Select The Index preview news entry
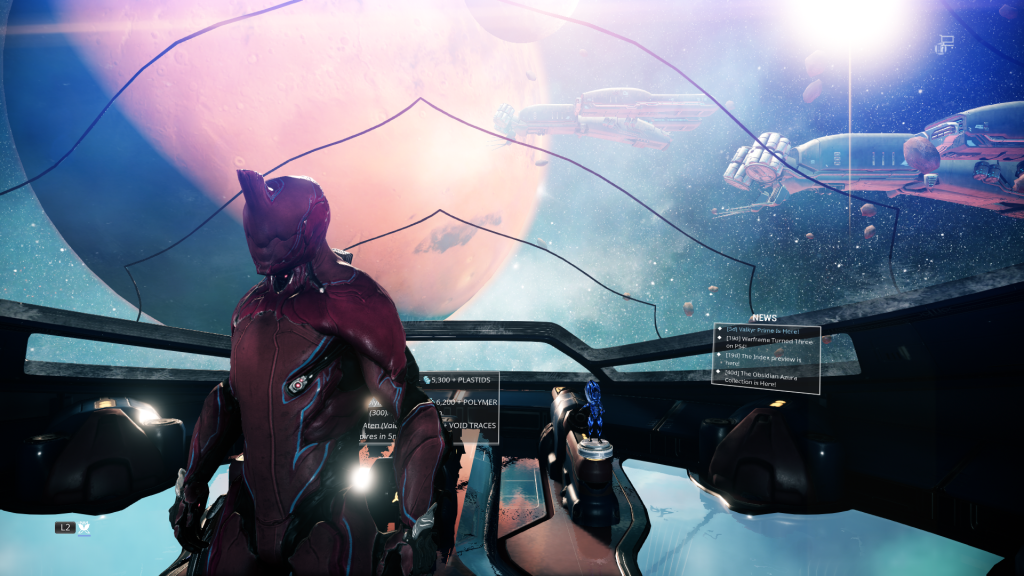1024x576 pixels. click(x=765, y=359)
